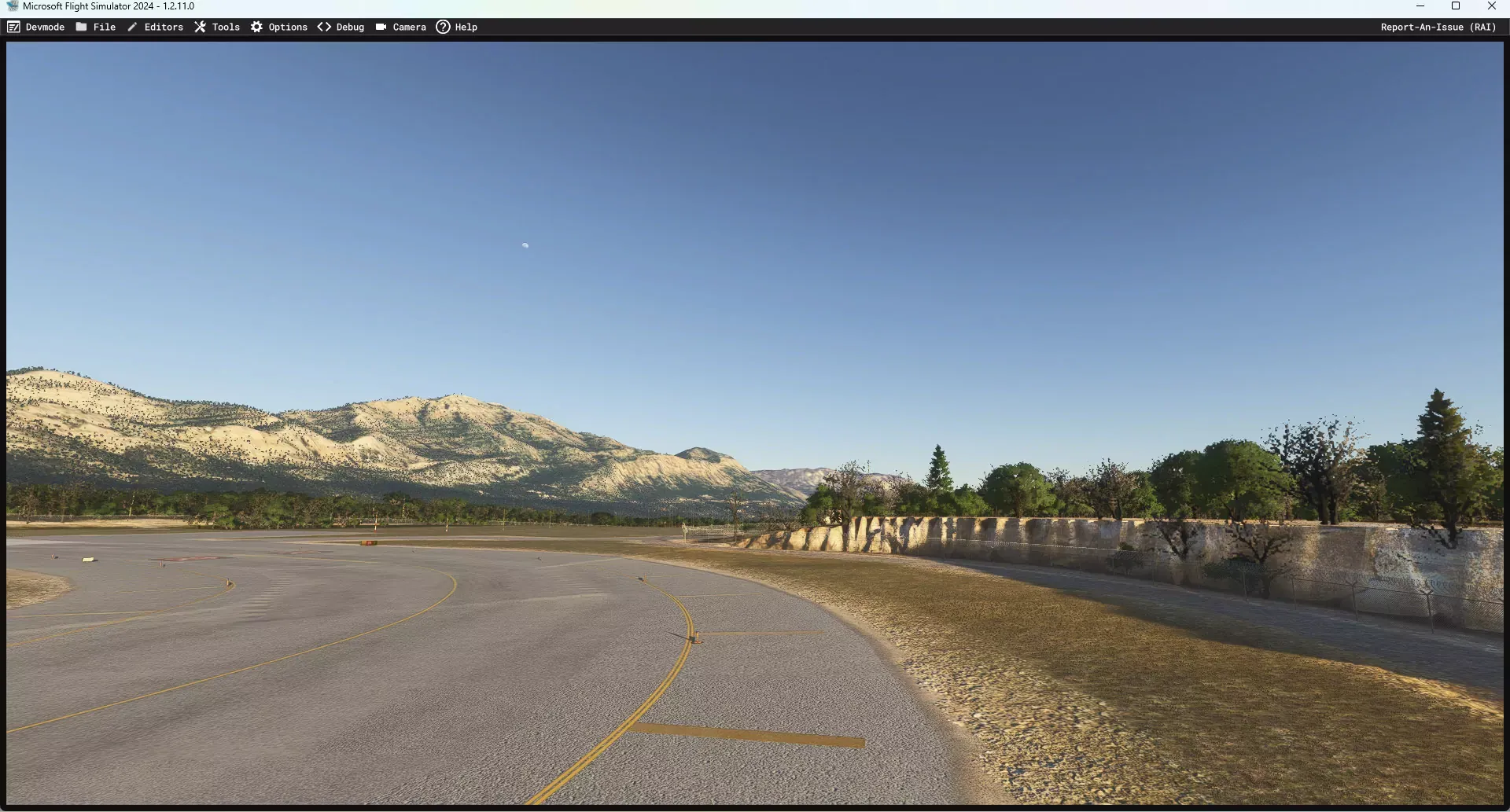This screenshot has height=812, width=1510.
Task: Open the Debug menu
Action: point(341,27)
